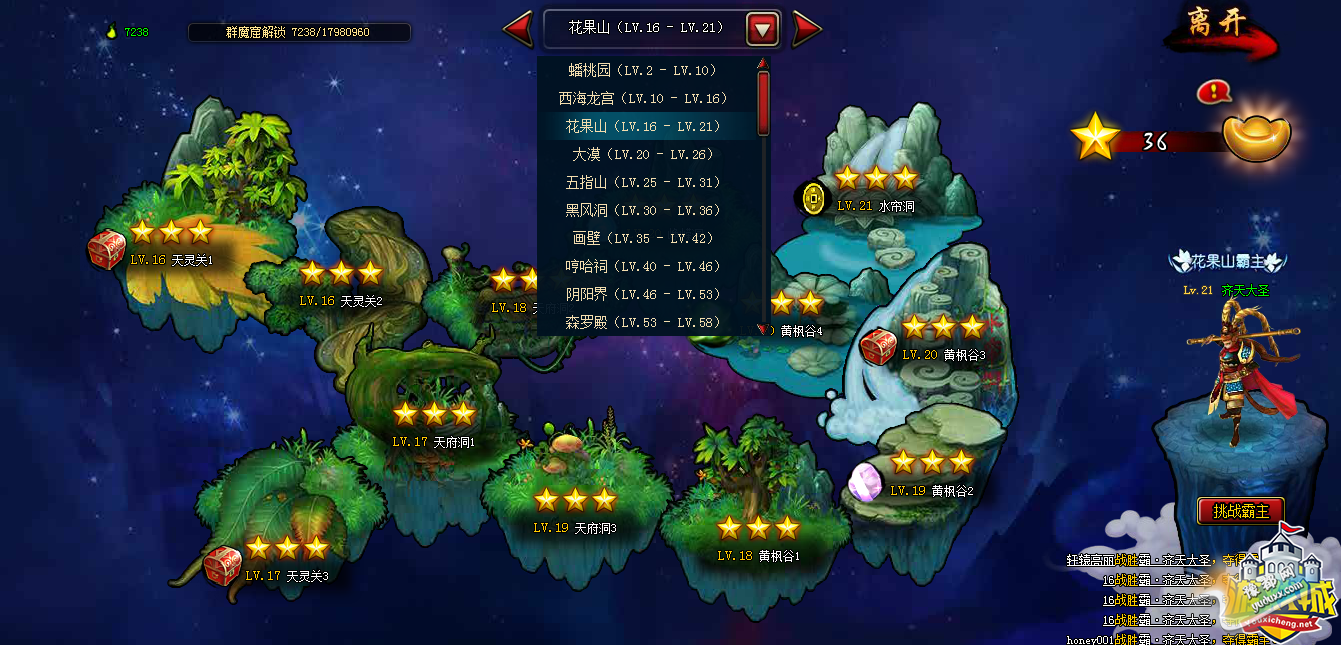Enter stage LV.21 水帘洞
1341x645 pixels.
tap(875, 191)
